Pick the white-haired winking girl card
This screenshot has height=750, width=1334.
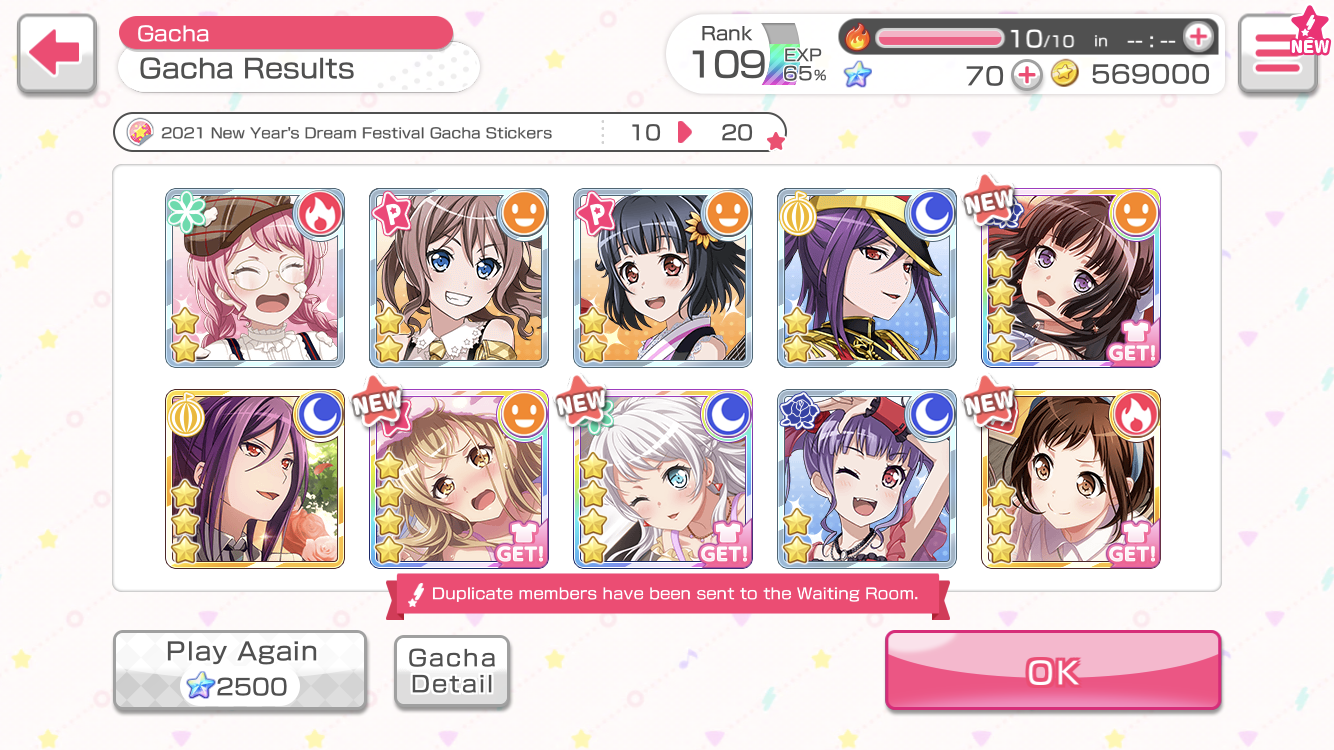(663, 479)
